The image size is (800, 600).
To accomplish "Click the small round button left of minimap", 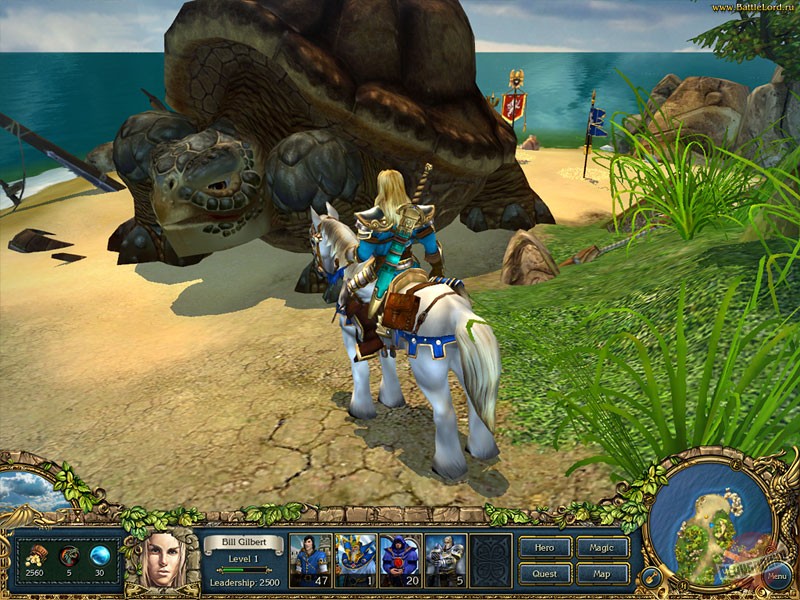I will (651, 577).
